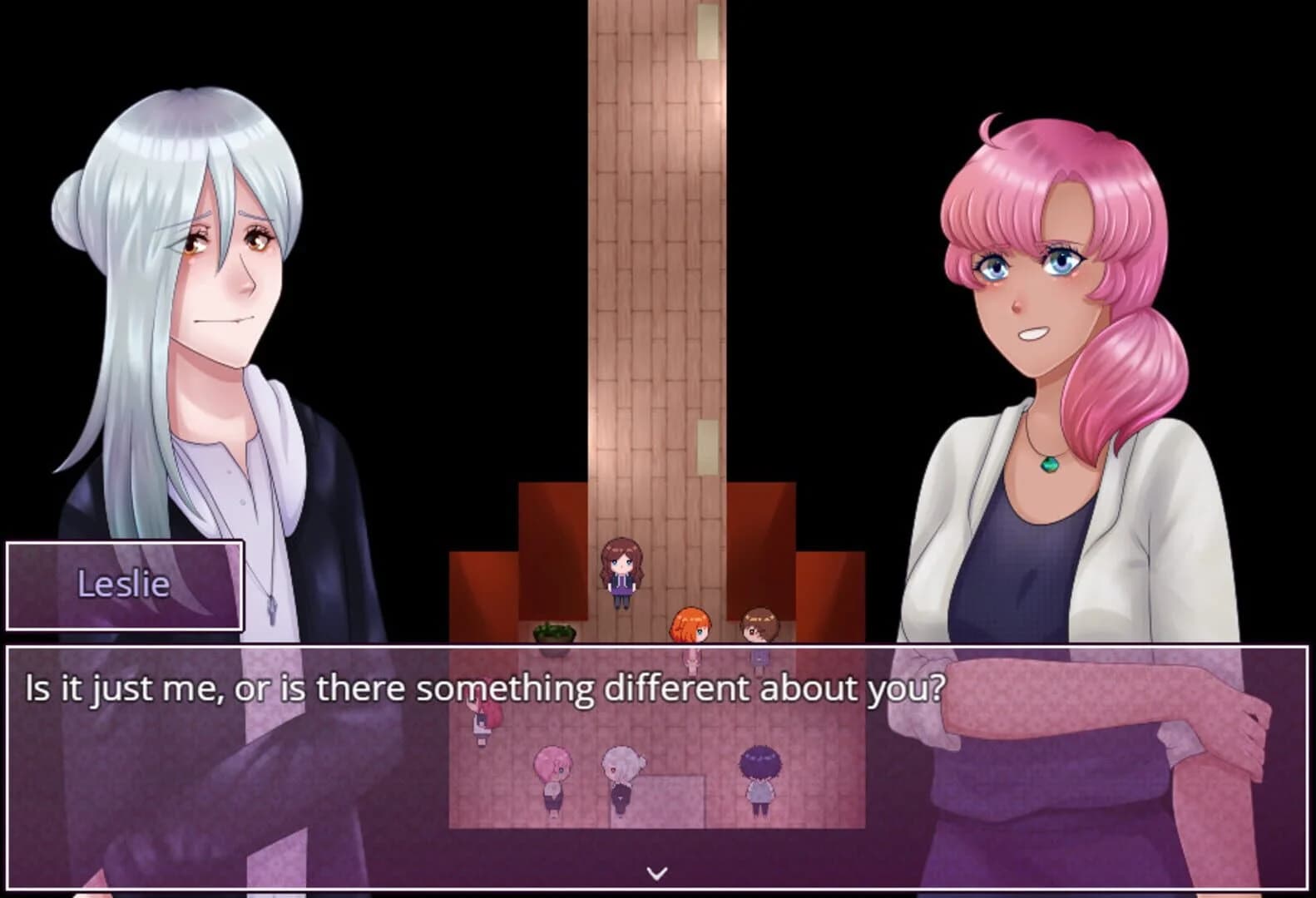Select the Leslie name plate

126,585
